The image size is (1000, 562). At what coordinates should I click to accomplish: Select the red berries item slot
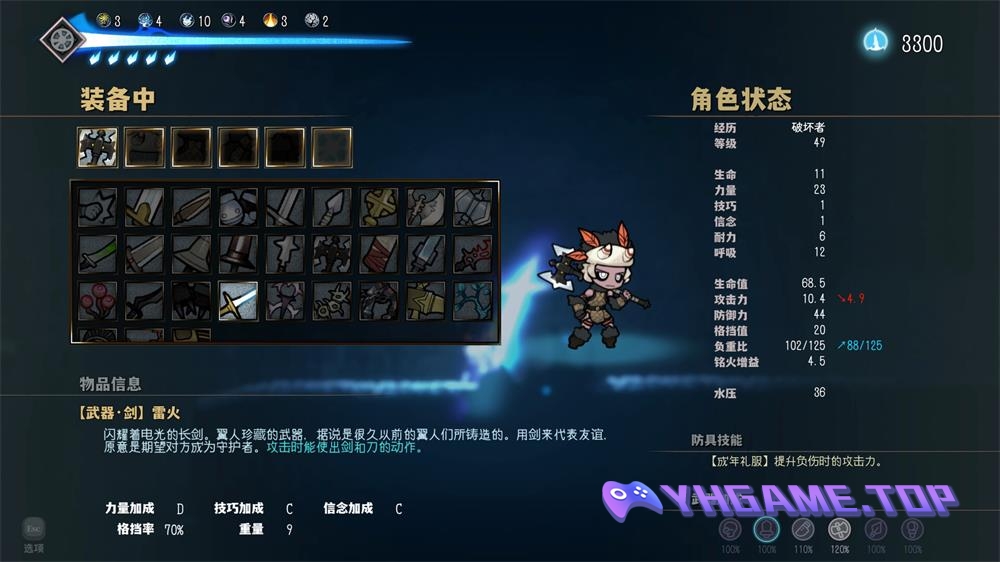98,300
